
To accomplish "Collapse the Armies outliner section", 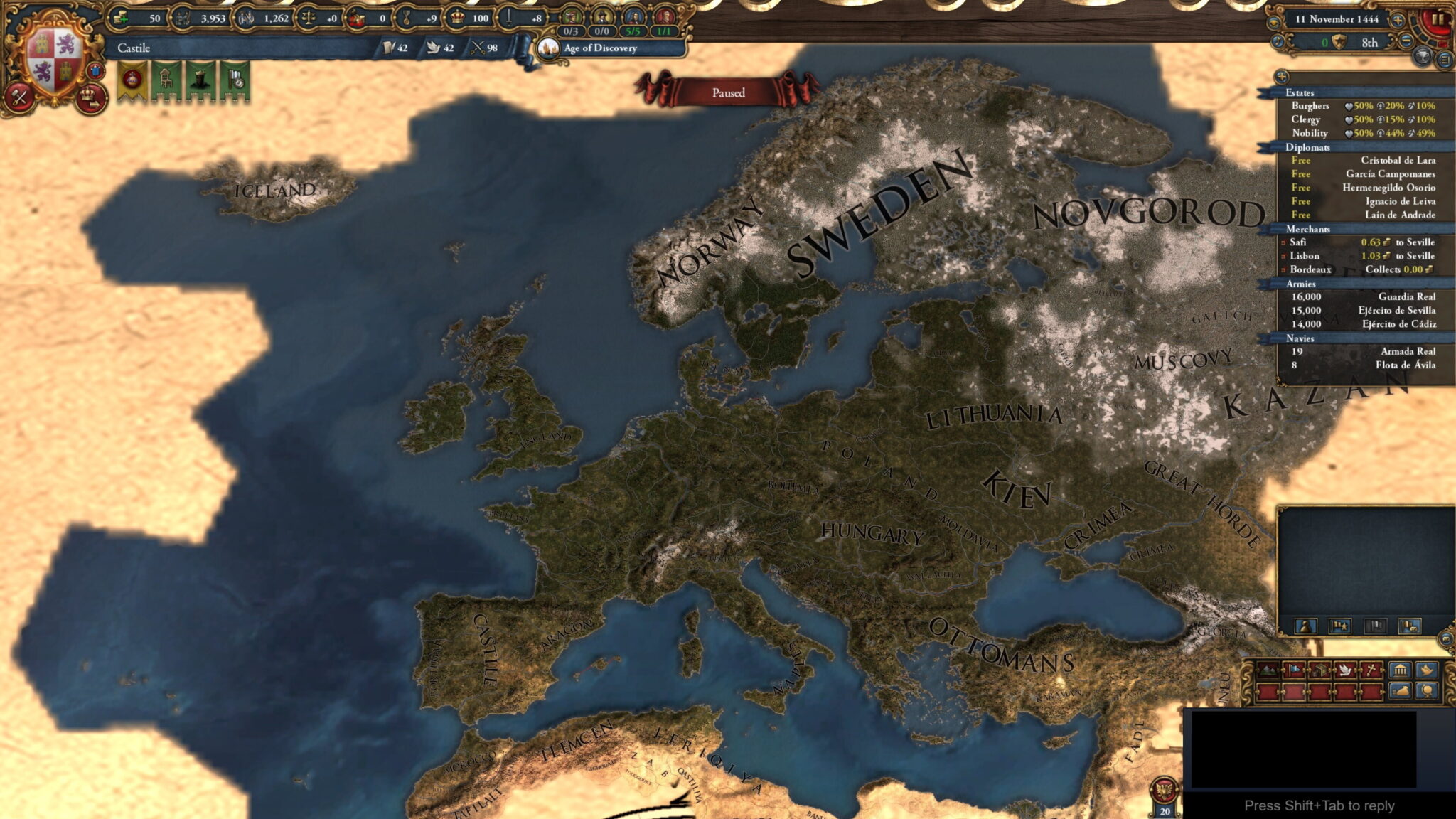I will (x=1301, y=286).
